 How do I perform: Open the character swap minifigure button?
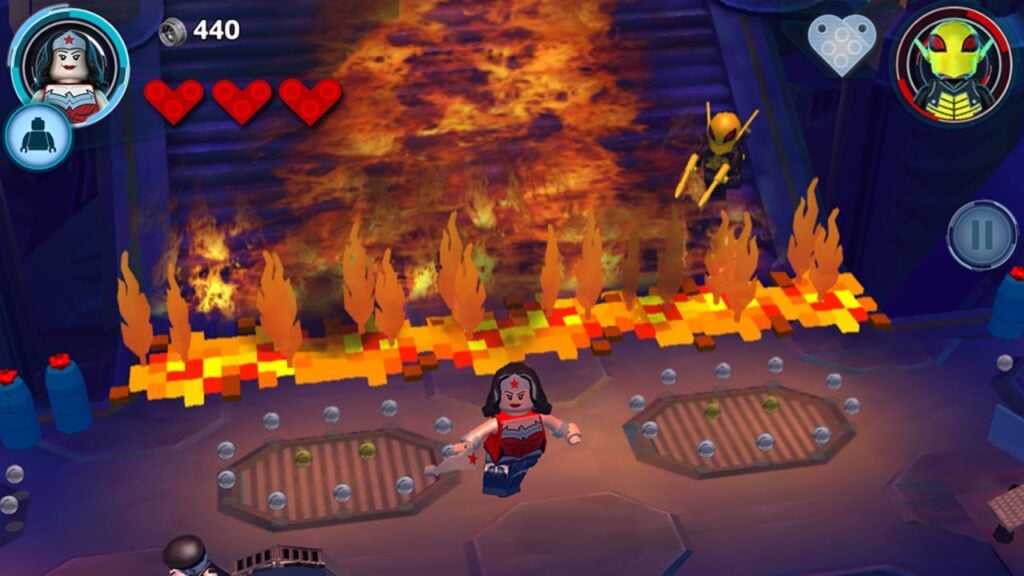[39, 137]
